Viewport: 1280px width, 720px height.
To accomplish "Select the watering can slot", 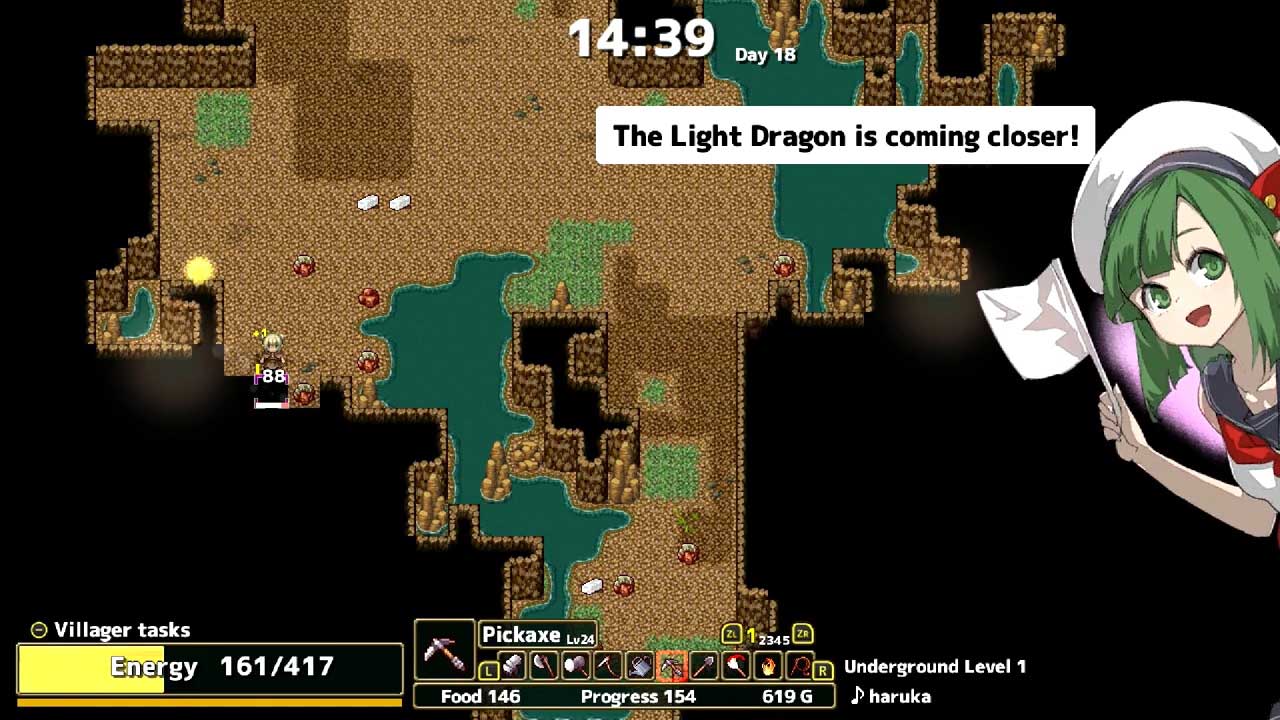I will click(x=640, y=665).
